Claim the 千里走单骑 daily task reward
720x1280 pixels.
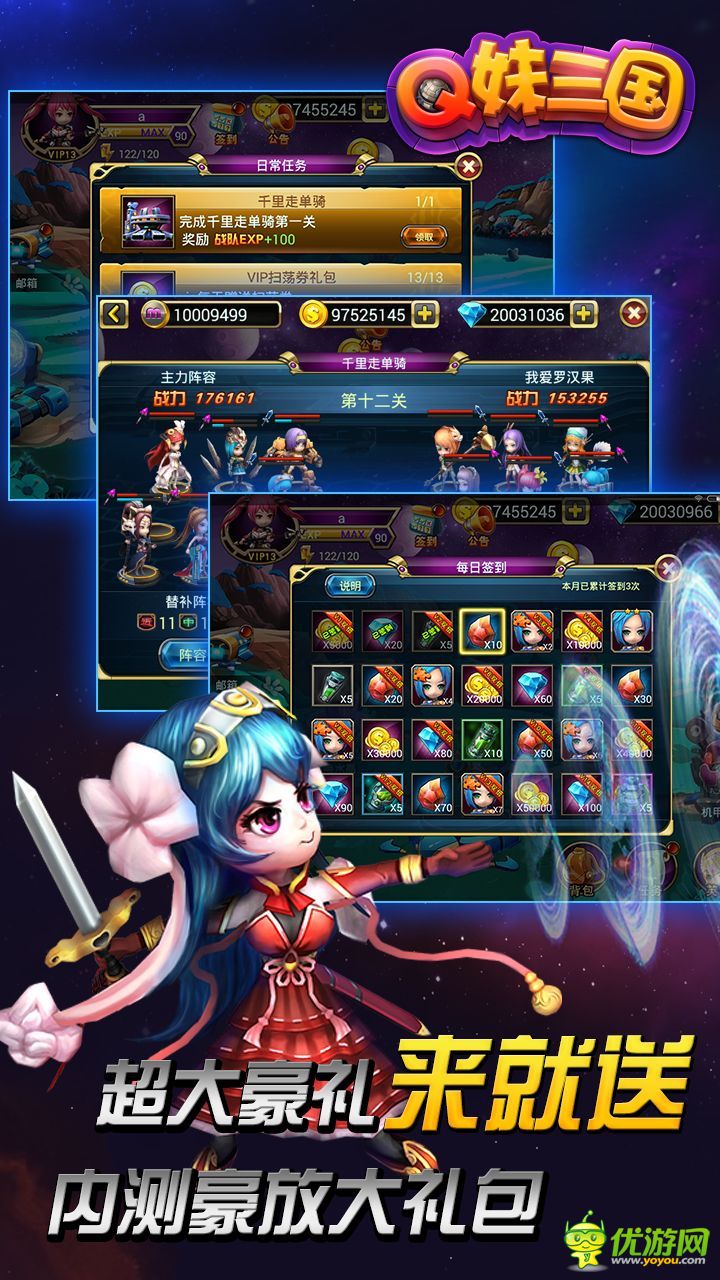[424, 237]
